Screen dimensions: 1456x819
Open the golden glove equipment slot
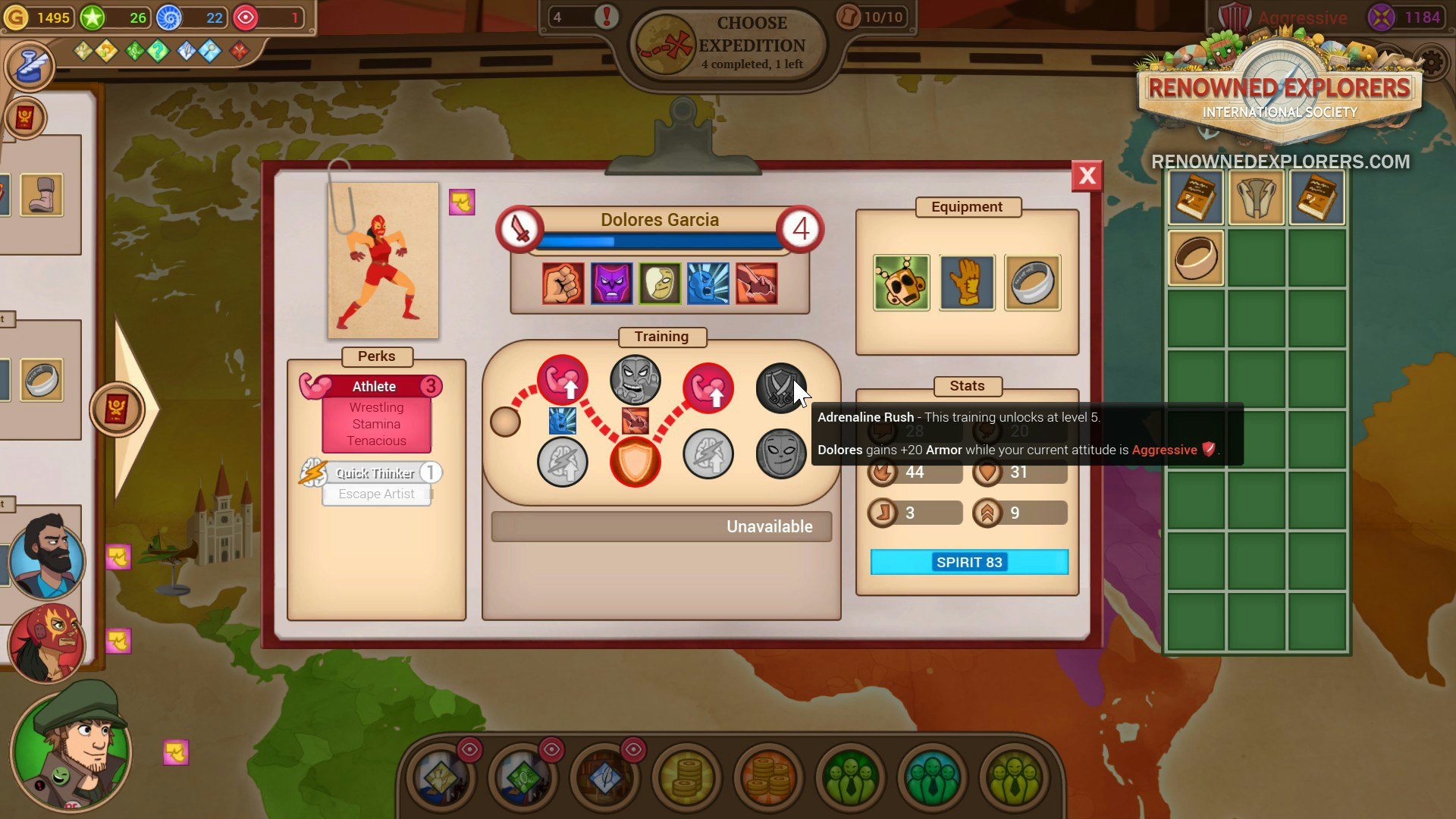tap(968, 283)
